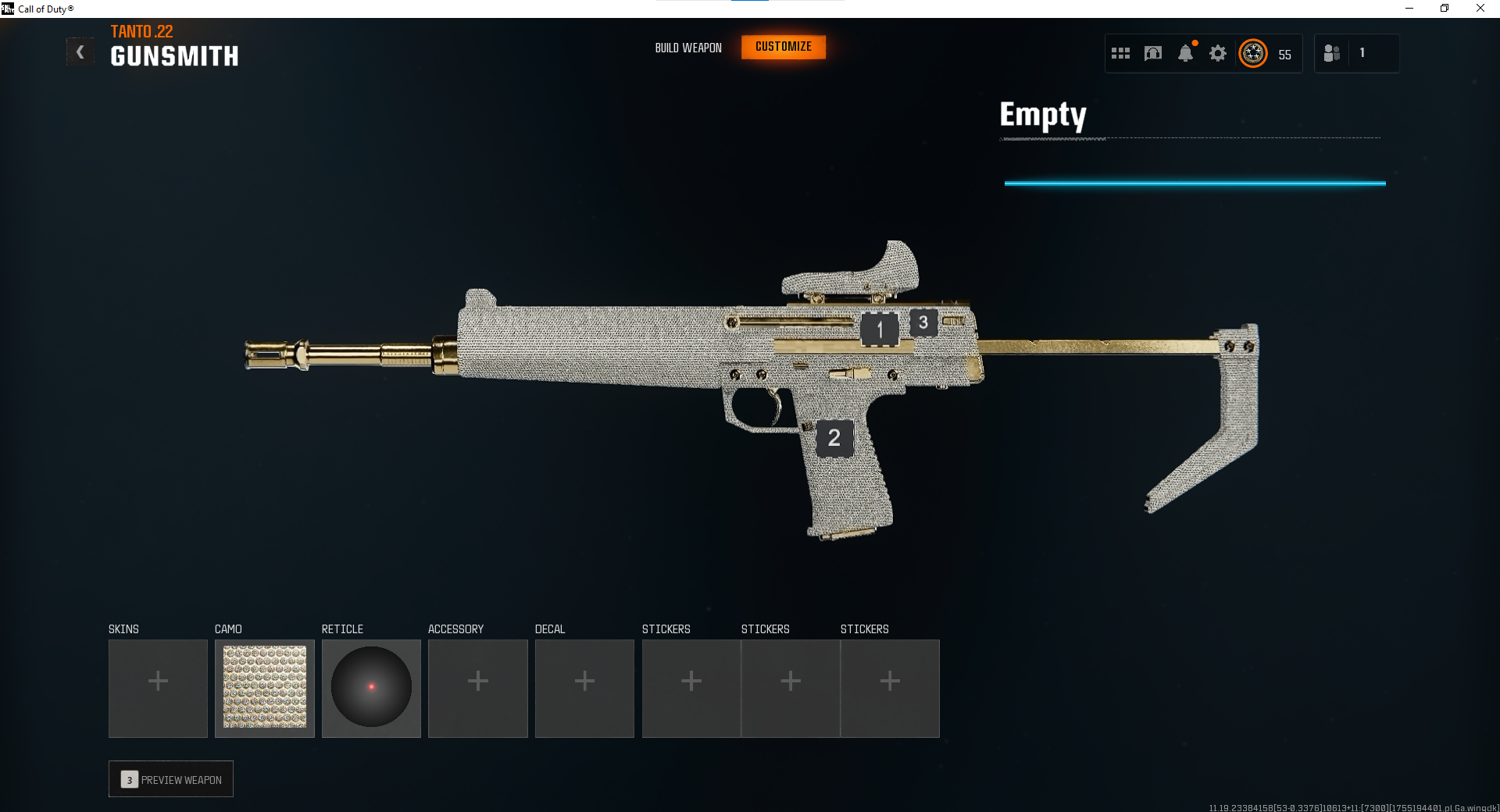Click the Preview Weapon button
The height and width of the screenshot is (812, 1500).
pyautogui.click(x=171, y=779)
